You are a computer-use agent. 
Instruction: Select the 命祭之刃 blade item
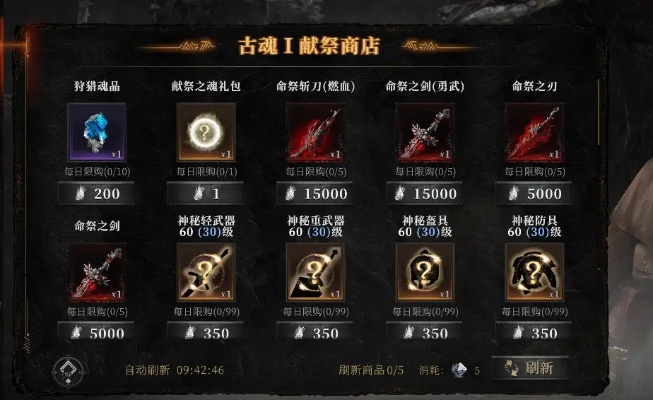534,133
